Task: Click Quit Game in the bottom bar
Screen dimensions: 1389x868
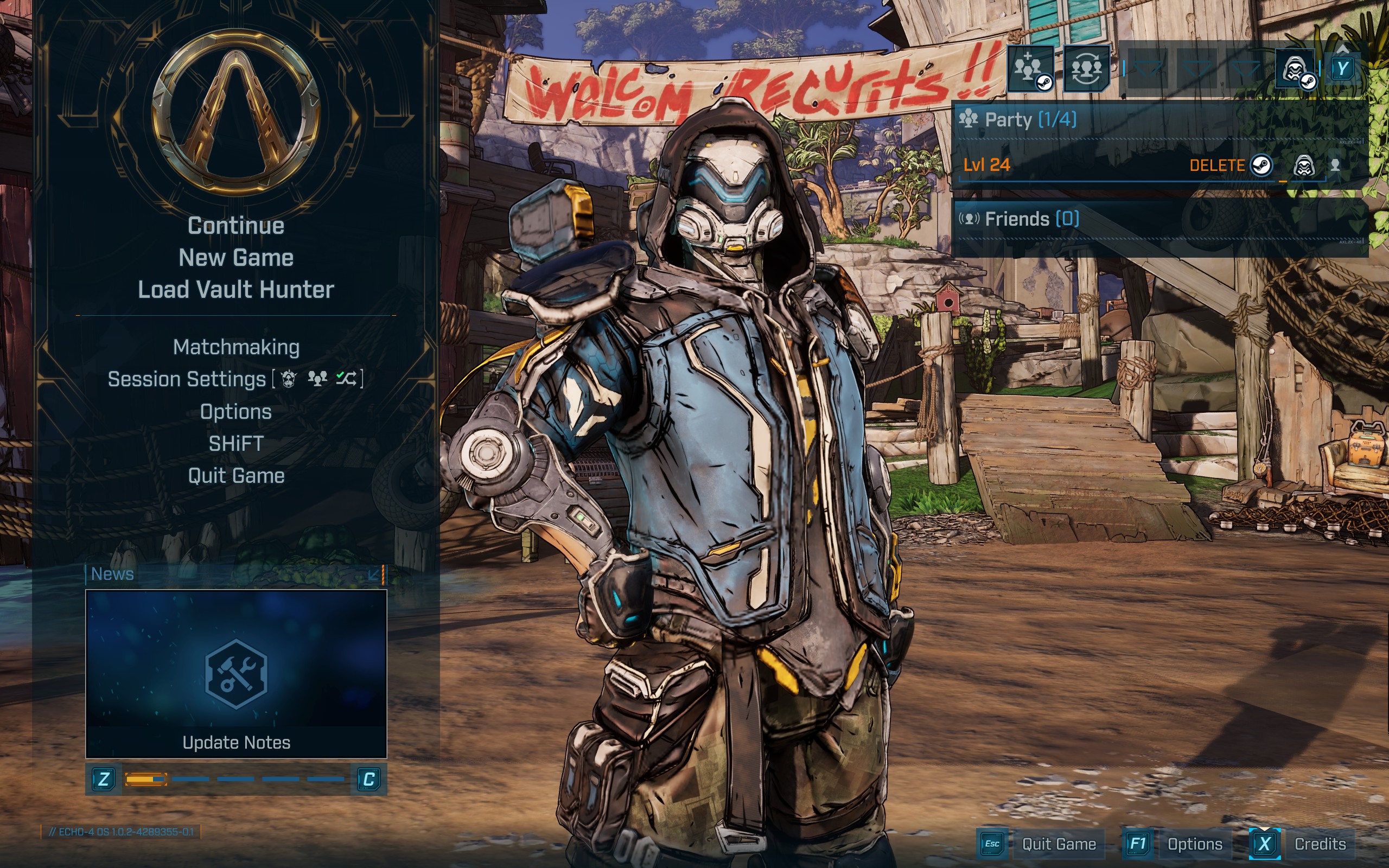Action: (1059, 844)
